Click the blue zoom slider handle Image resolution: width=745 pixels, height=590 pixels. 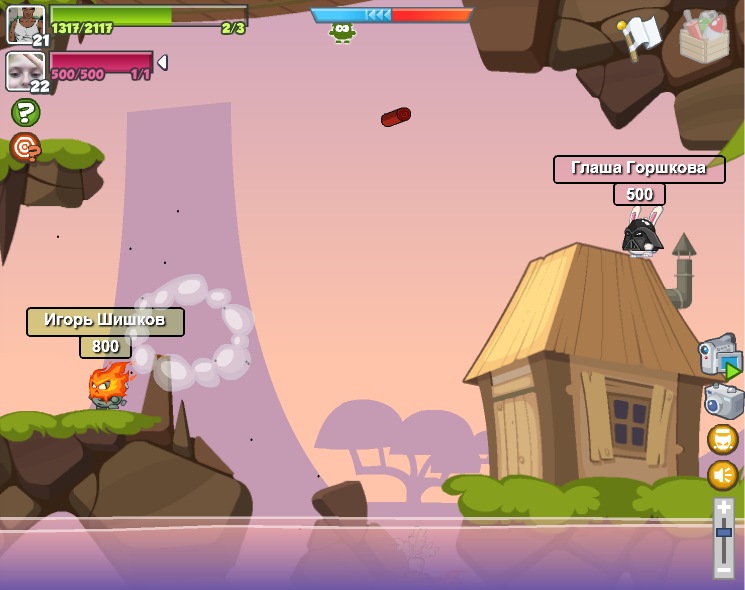pyautogui.click(x=724, y=532)
